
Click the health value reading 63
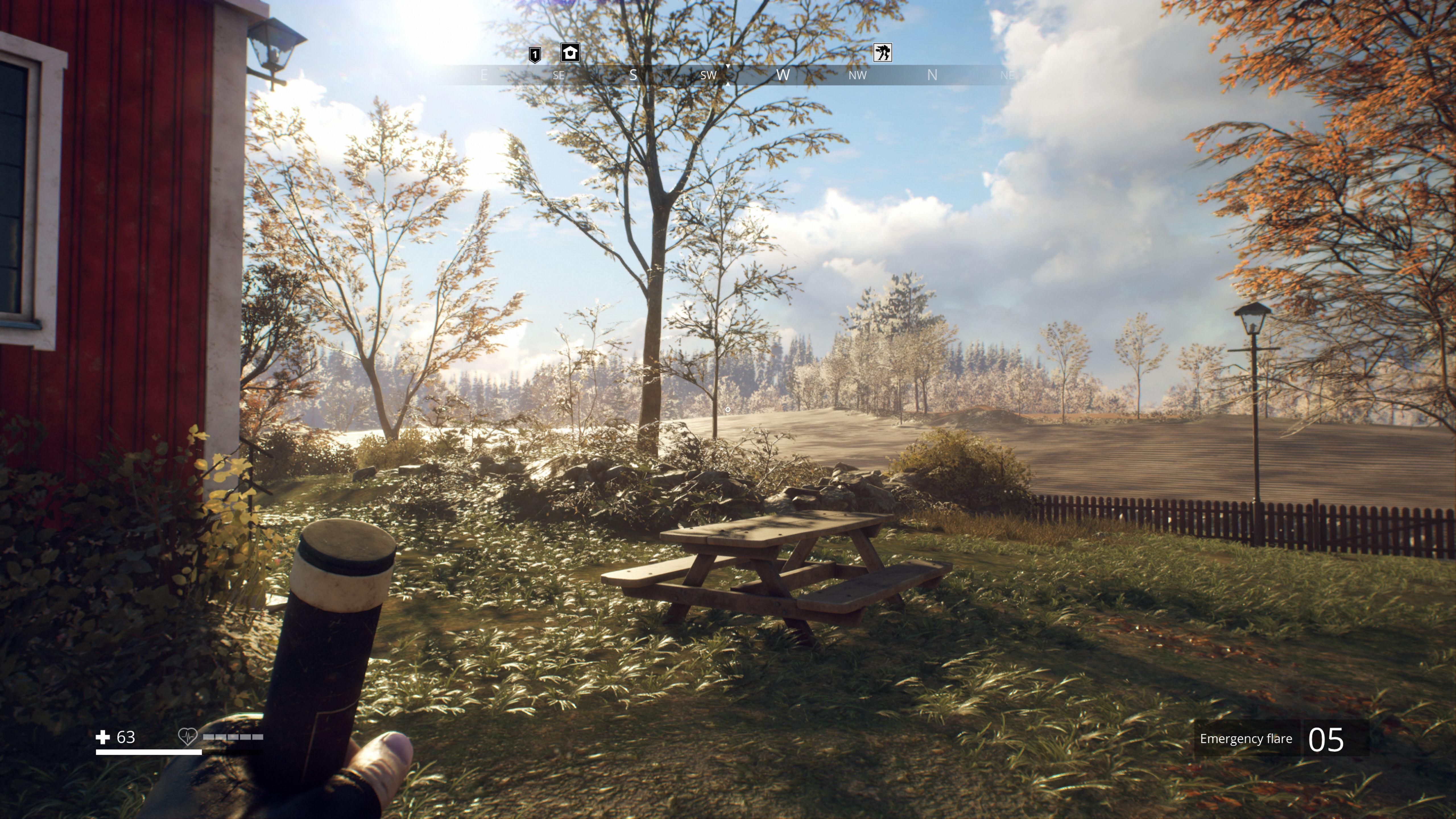click(125, 737)
